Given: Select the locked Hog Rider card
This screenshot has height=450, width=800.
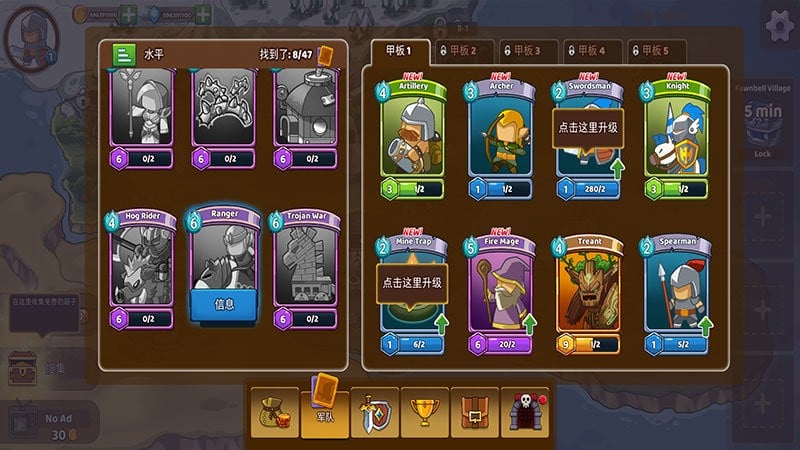Looking at the screenshot, I should (141, 267).
